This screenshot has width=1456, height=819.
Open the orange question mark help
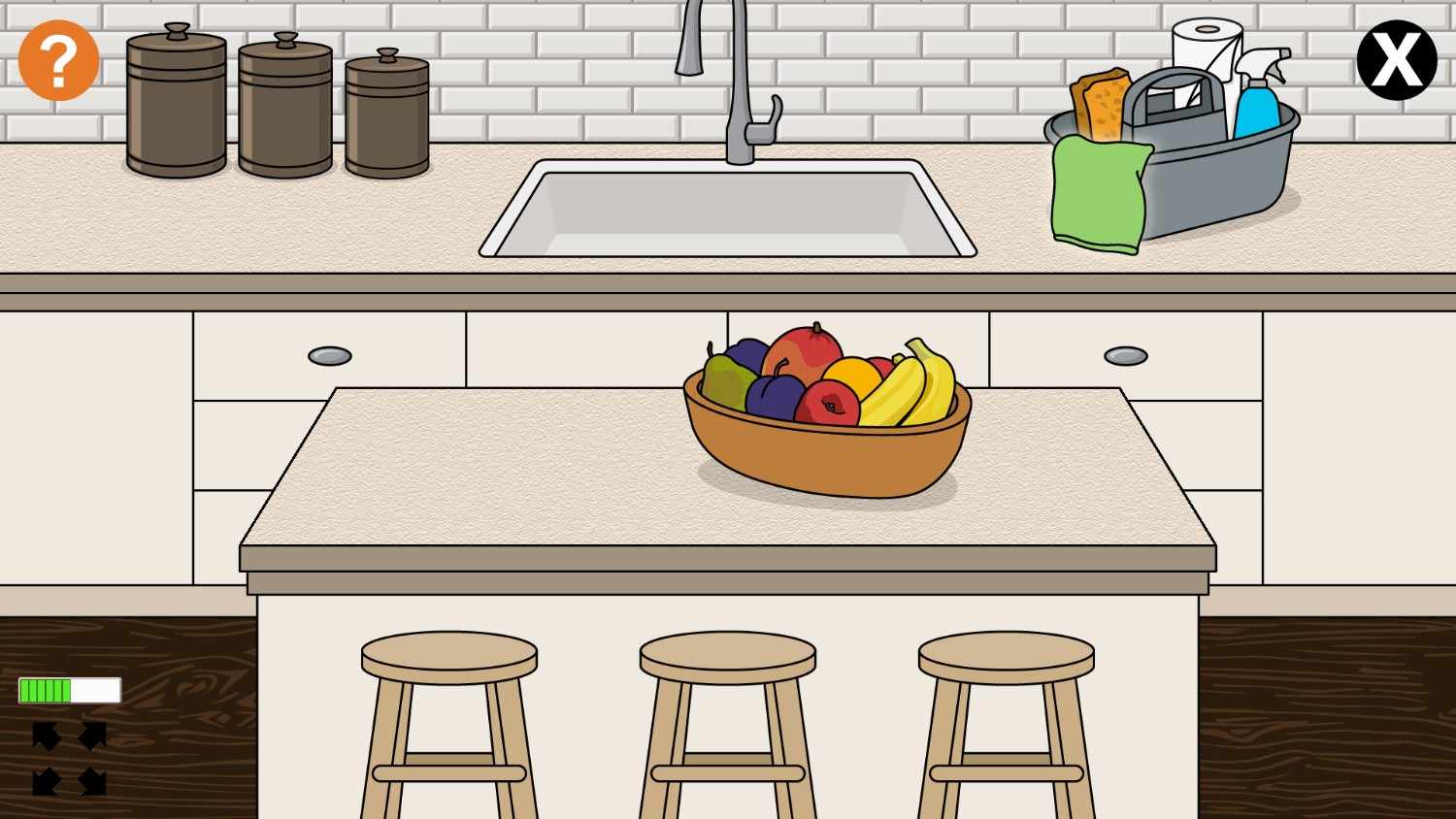click(58, 60)
